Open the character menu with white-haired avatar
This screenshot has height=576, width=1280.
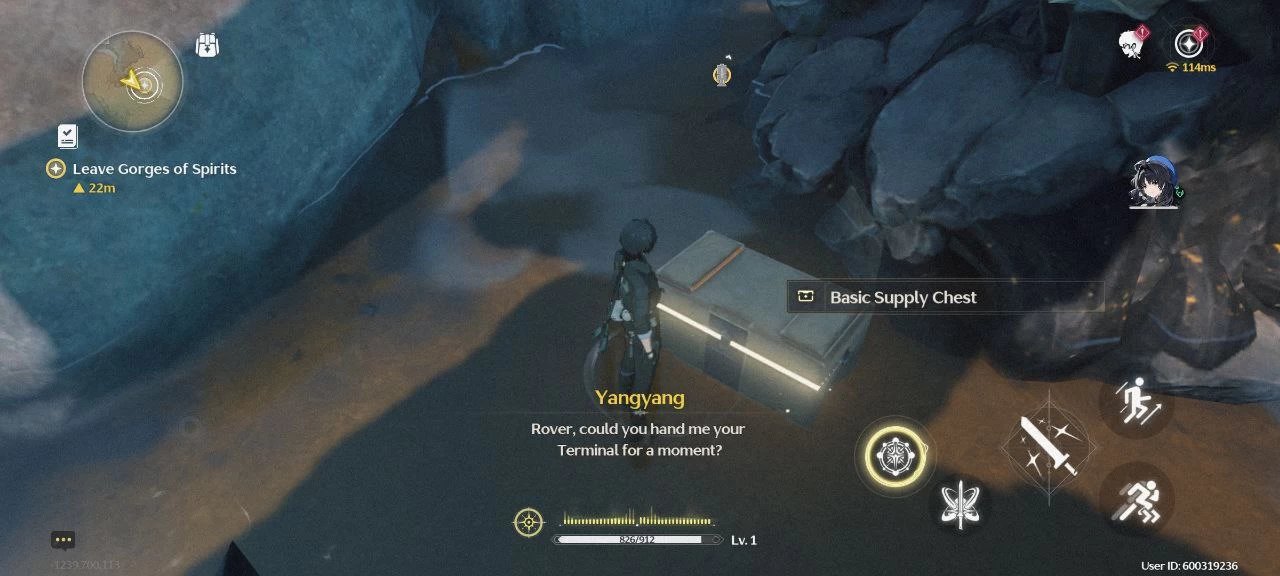coord(1131,44)
